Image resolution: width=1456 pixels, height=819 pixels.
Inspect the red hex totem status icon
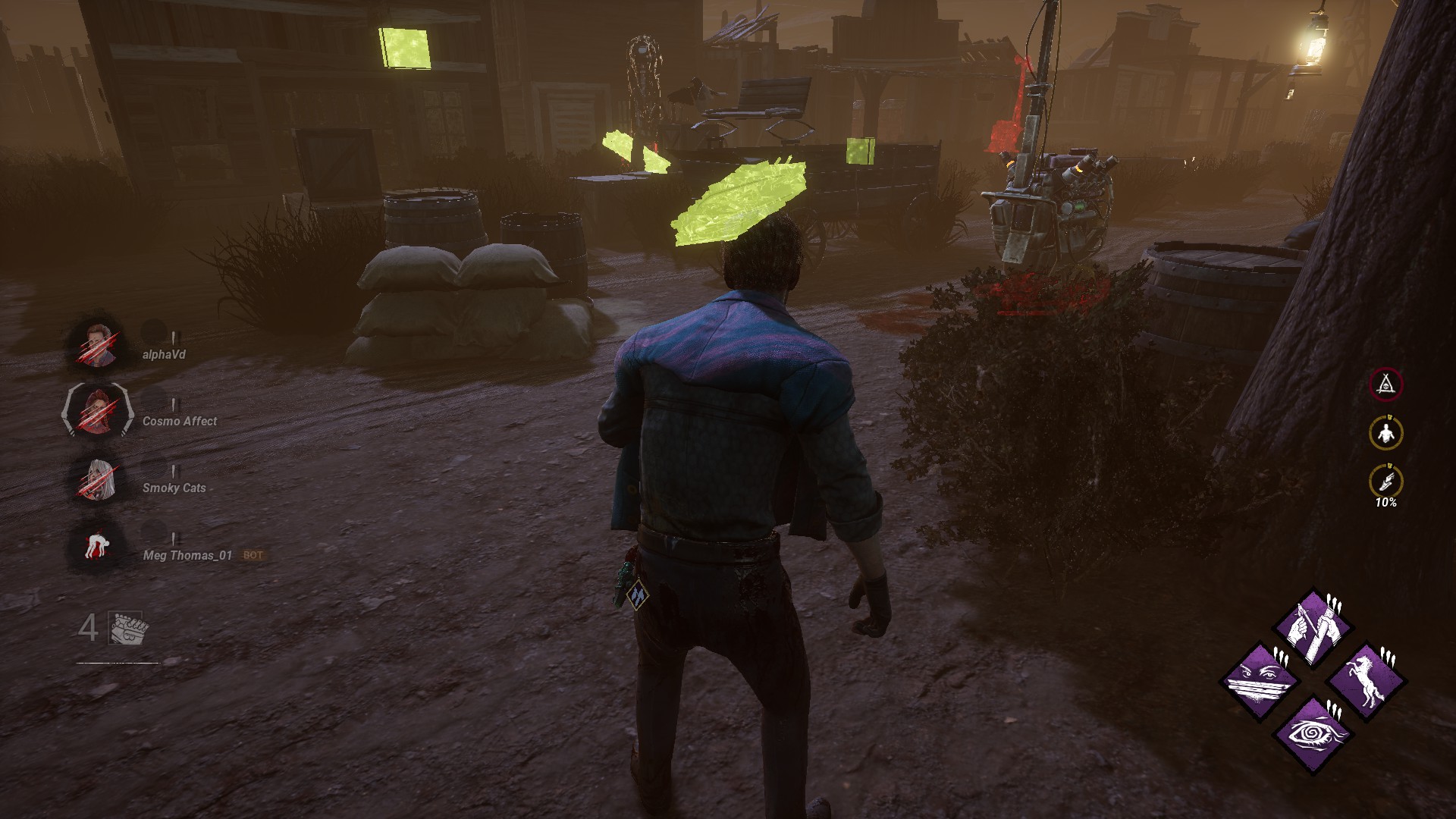tap(1385, 384)
